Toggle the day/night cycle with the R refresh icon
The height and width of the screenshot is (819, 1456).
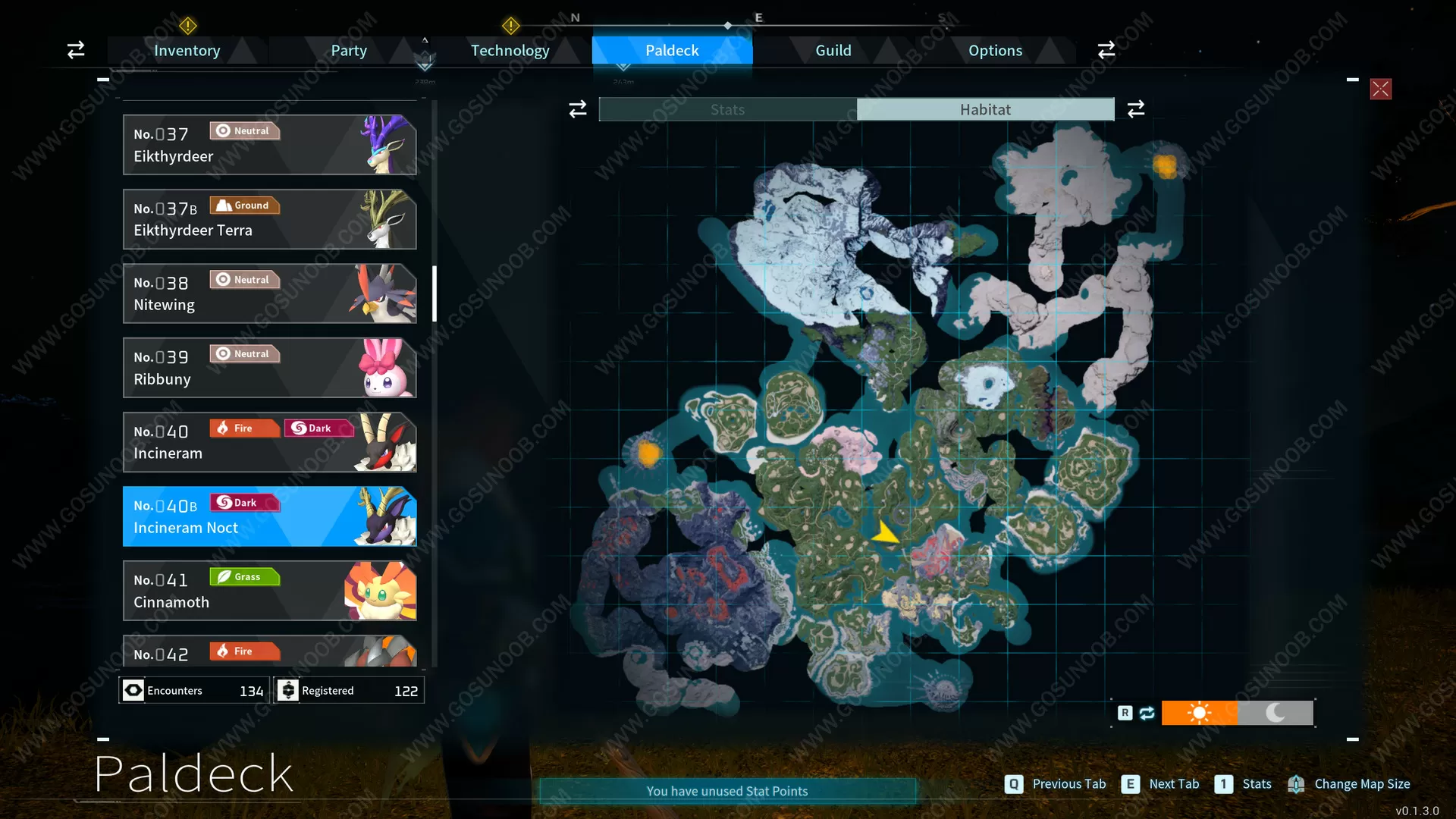(x=1147, y=713)
